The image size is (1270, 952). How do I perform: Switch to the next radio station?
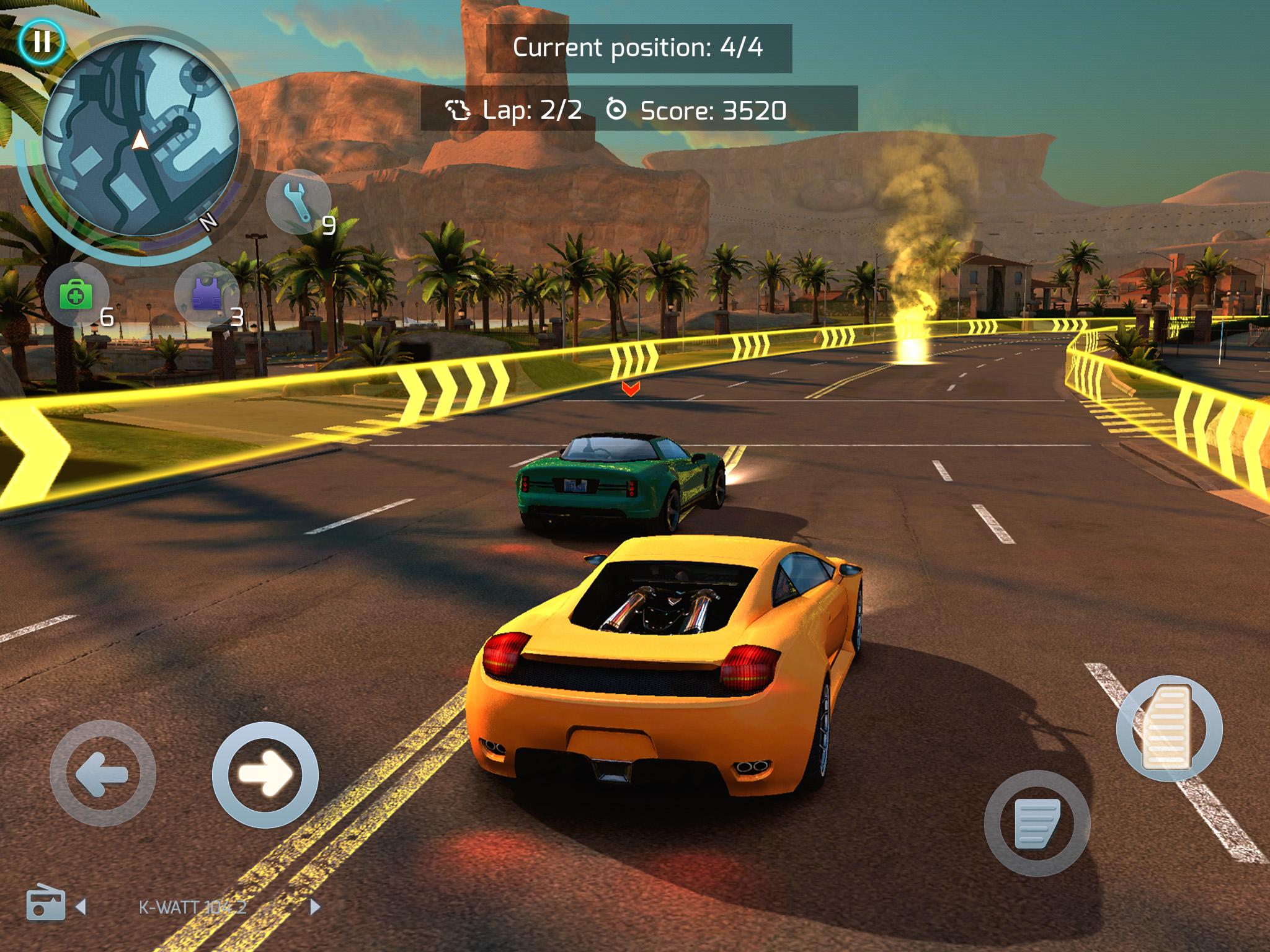coord(315,907)
